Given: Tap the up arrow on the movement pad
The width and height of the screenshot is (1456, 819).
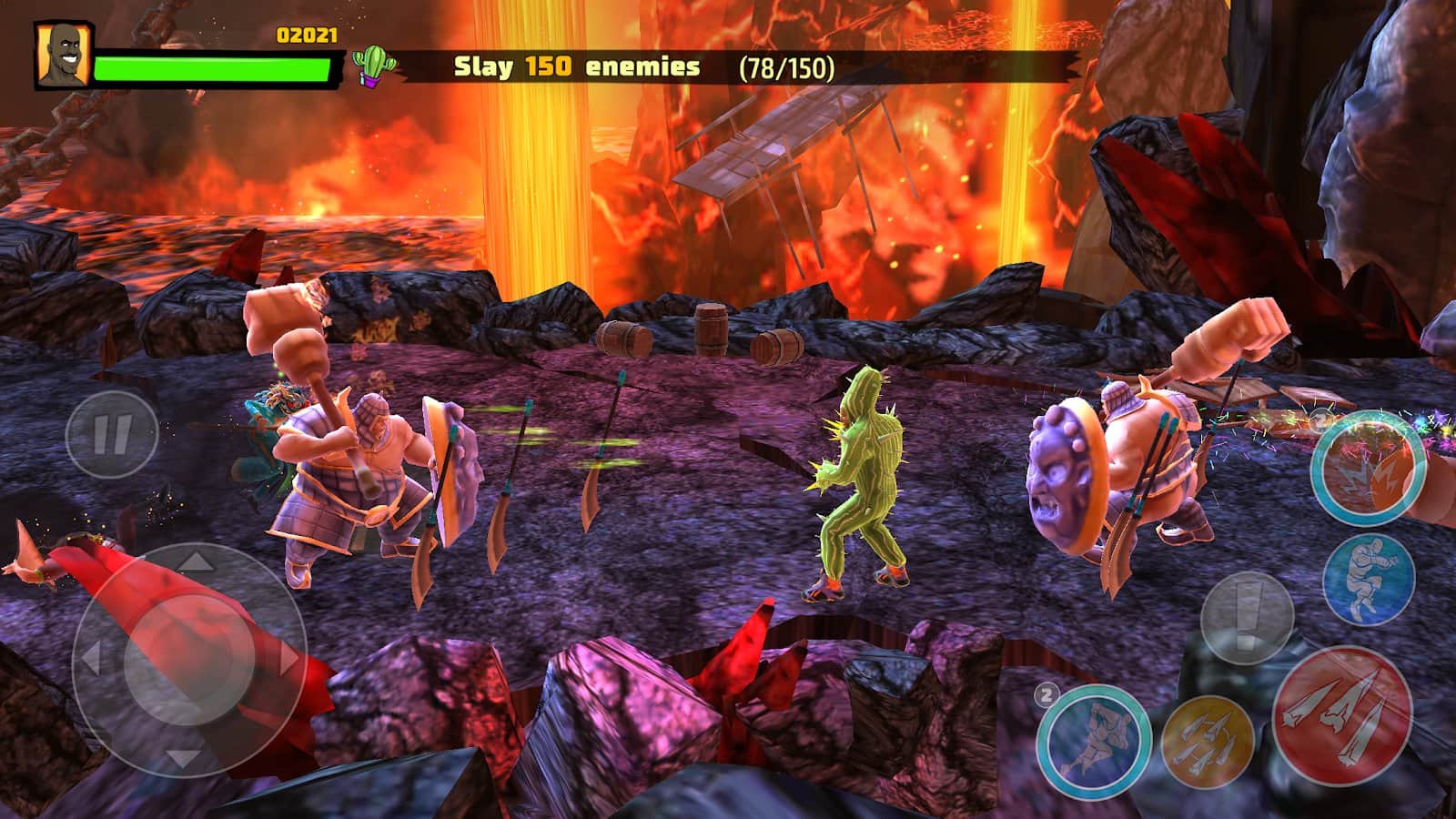Looking at the screenshot, I should (188, 564).
